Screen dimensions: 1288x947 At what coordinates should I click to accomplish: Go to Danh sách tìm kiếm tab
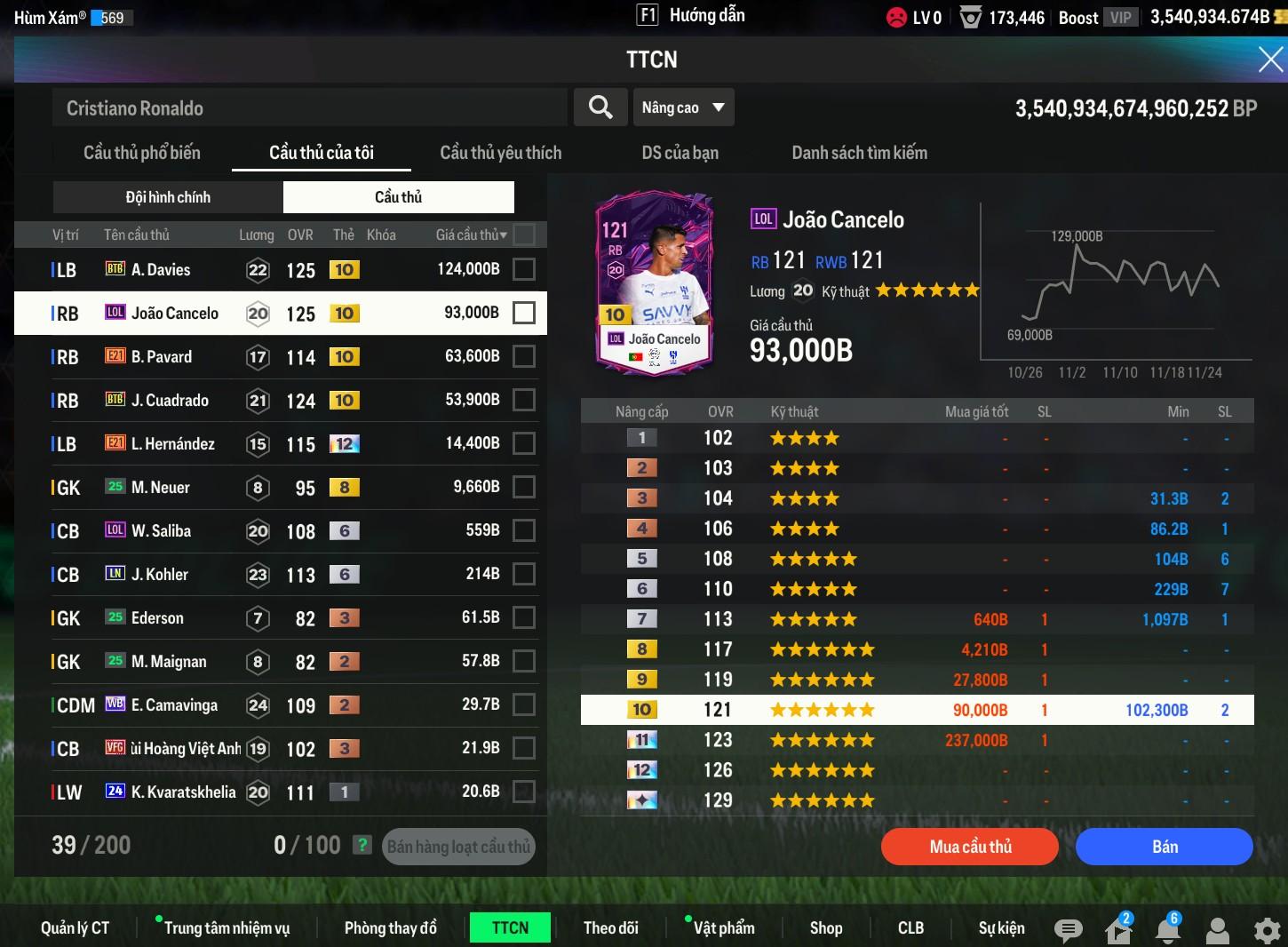point(859,153)
